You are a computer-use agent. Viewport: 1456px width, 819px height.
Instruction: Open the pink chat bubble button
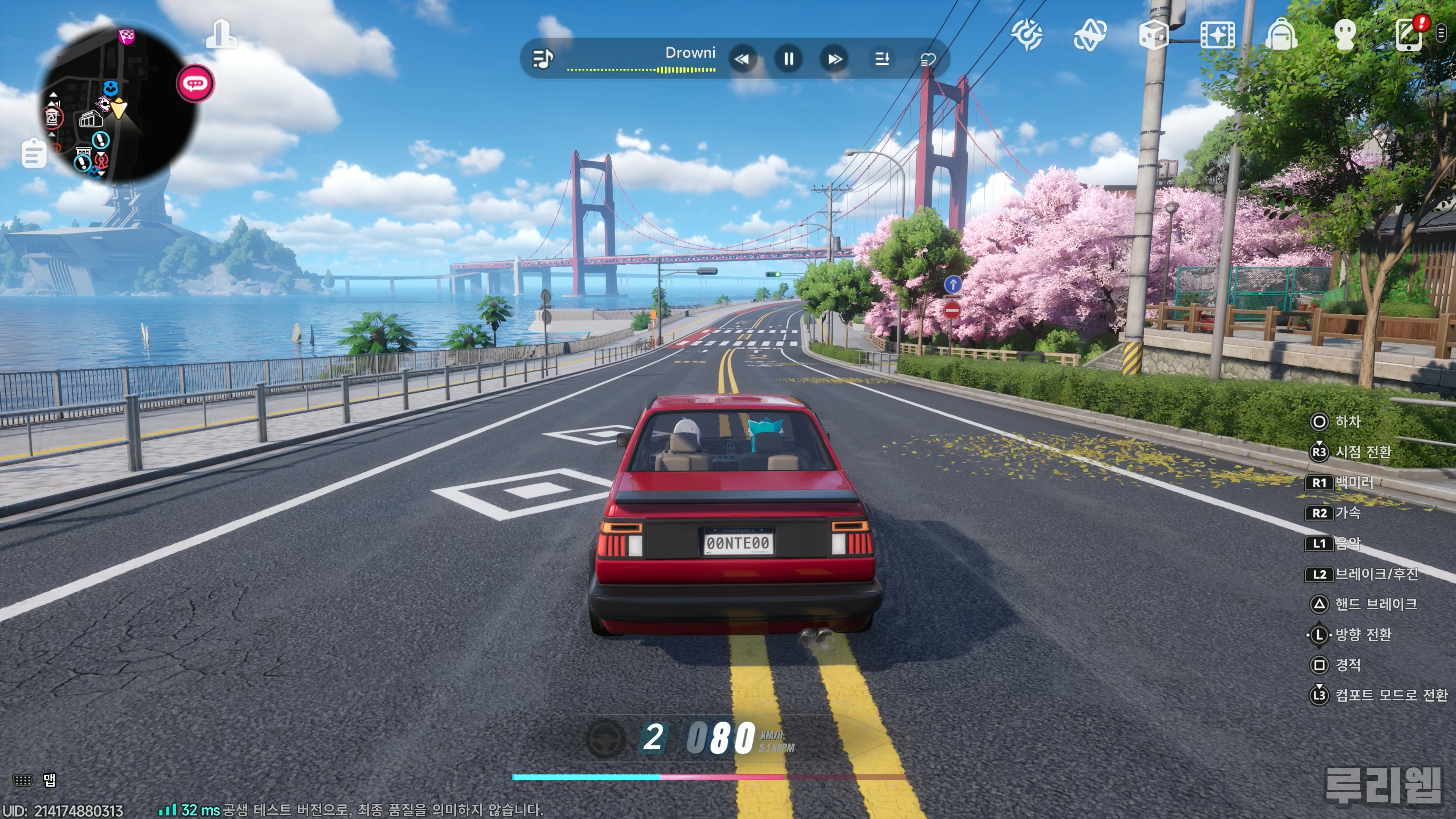196,84
